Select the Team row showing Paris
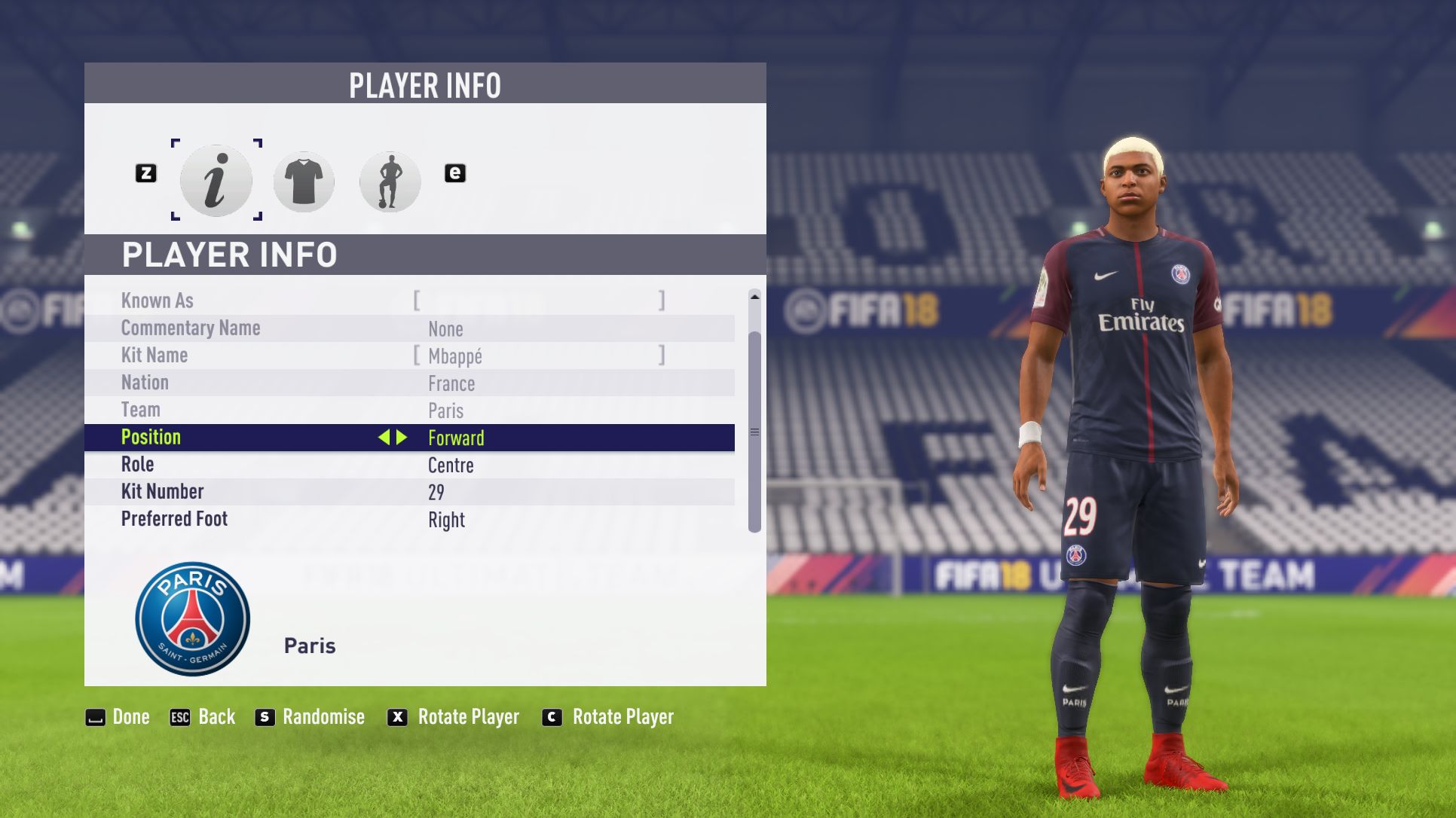Image resolution: width=1456 pixels, height=818 pixels. [409, 411]
